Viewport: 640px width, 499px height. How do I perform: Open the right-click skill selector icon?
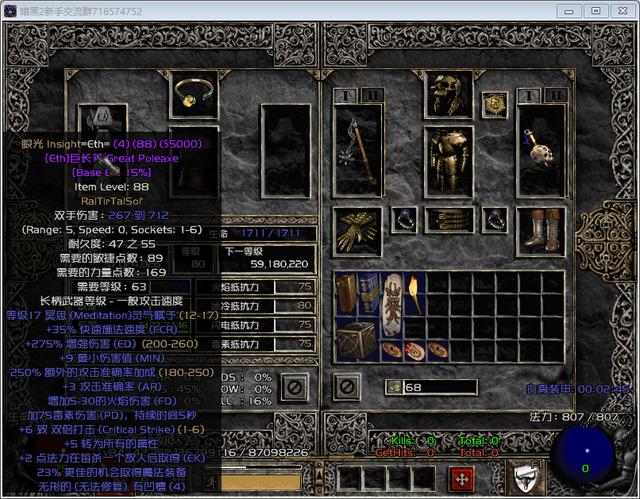525,477
